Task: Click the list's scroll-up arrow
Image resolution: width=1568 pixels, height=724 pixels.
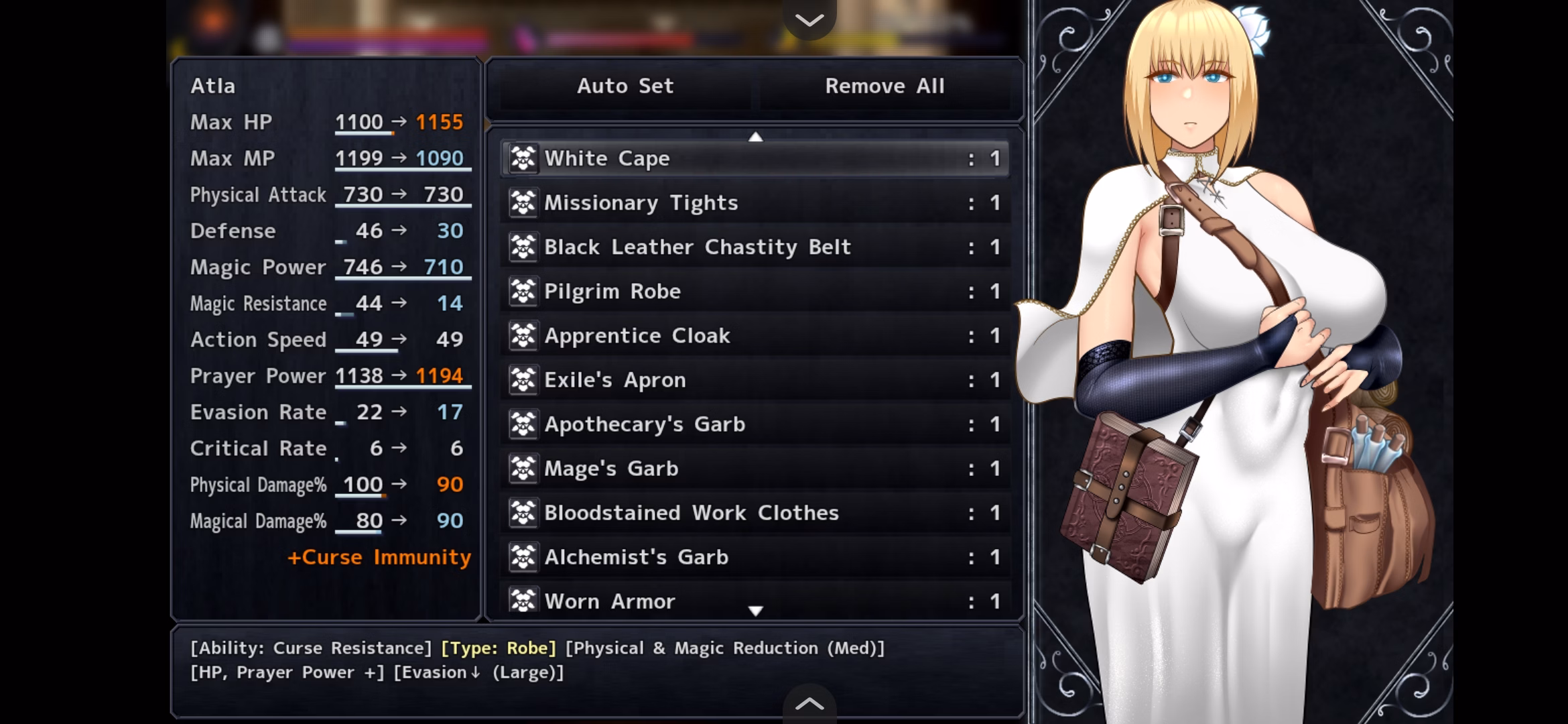Action: [756, 137]
